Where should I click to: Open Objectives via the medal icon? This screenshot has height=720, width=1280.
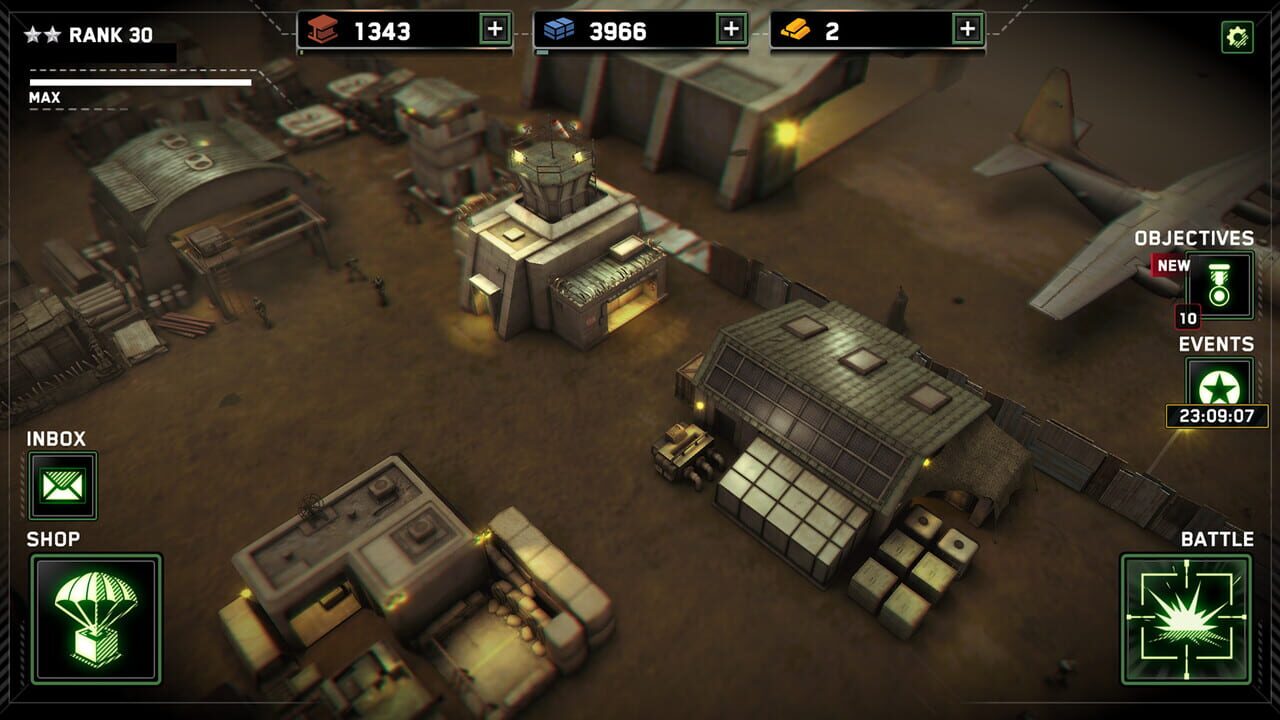(1218, 285)
